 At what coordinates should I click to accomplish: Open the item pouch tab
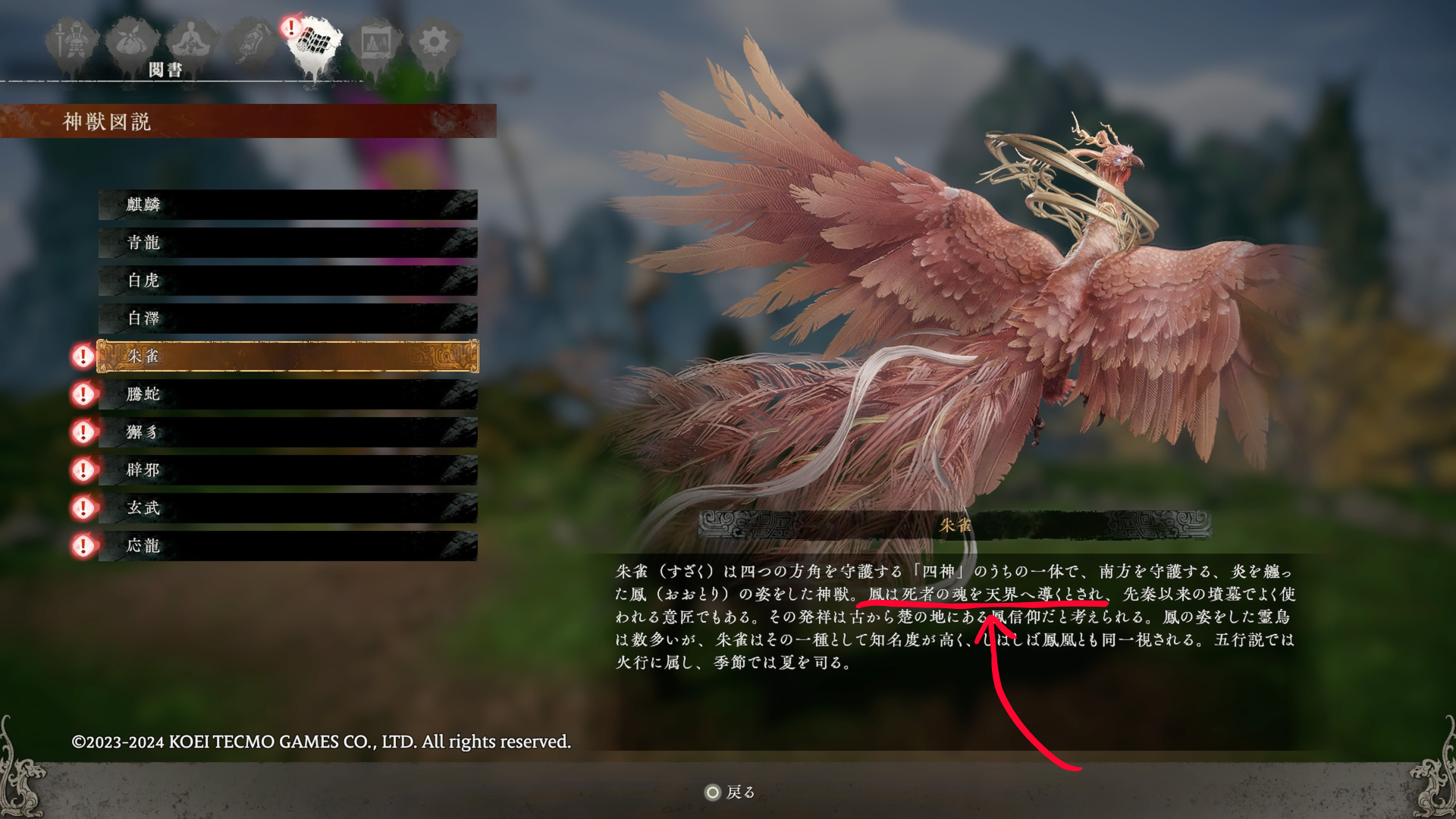coord(132,42)
